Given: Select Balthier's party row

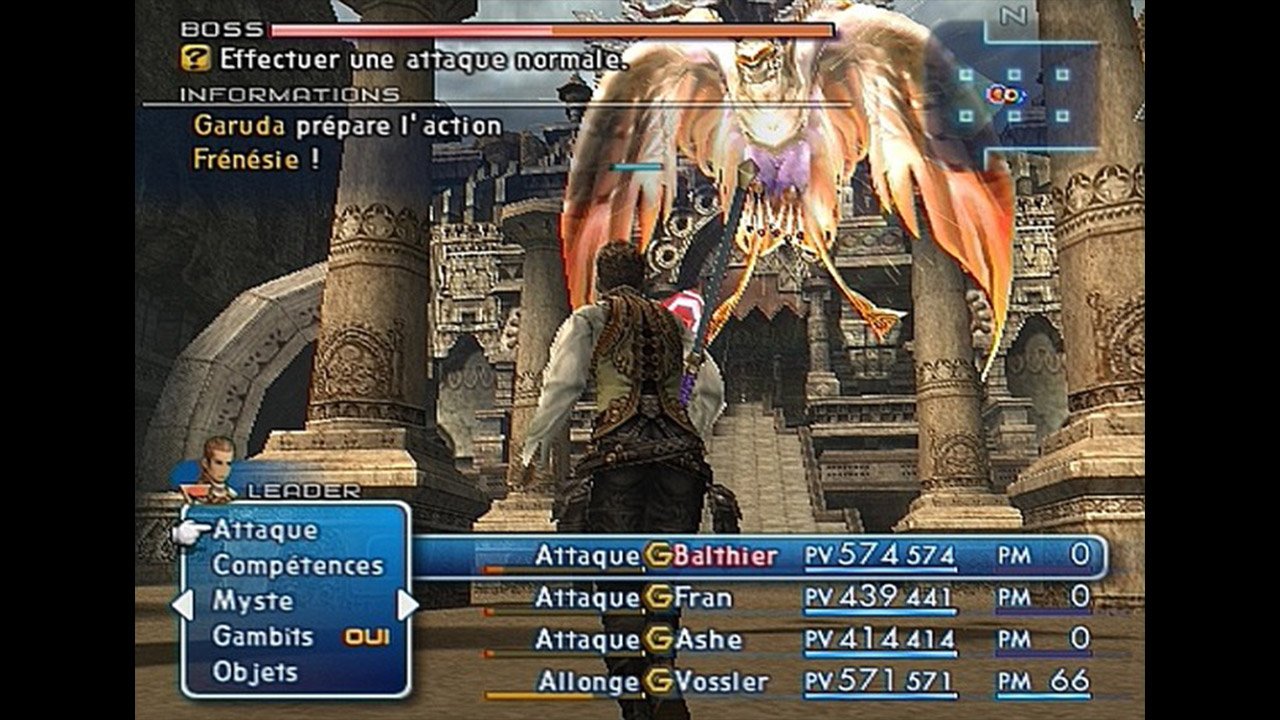Looking at the screenshot, I should coord(760,556).
